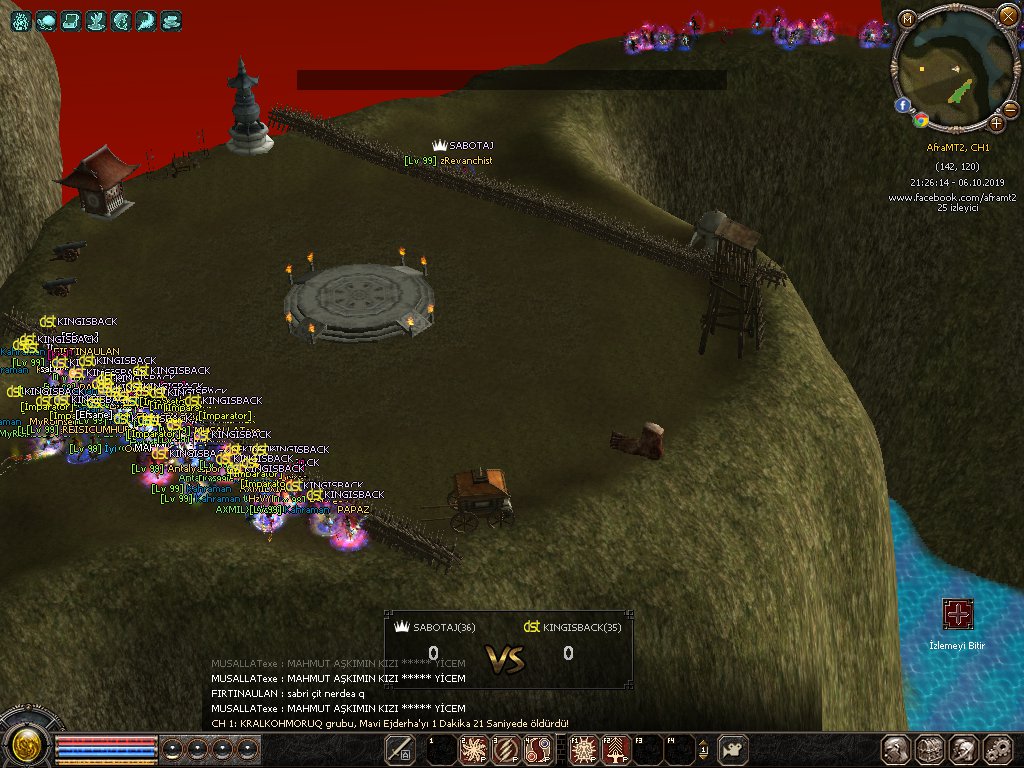1024x768 pixels.
Task: Zoom in the minimap with plus button
Action: [997, 124]
